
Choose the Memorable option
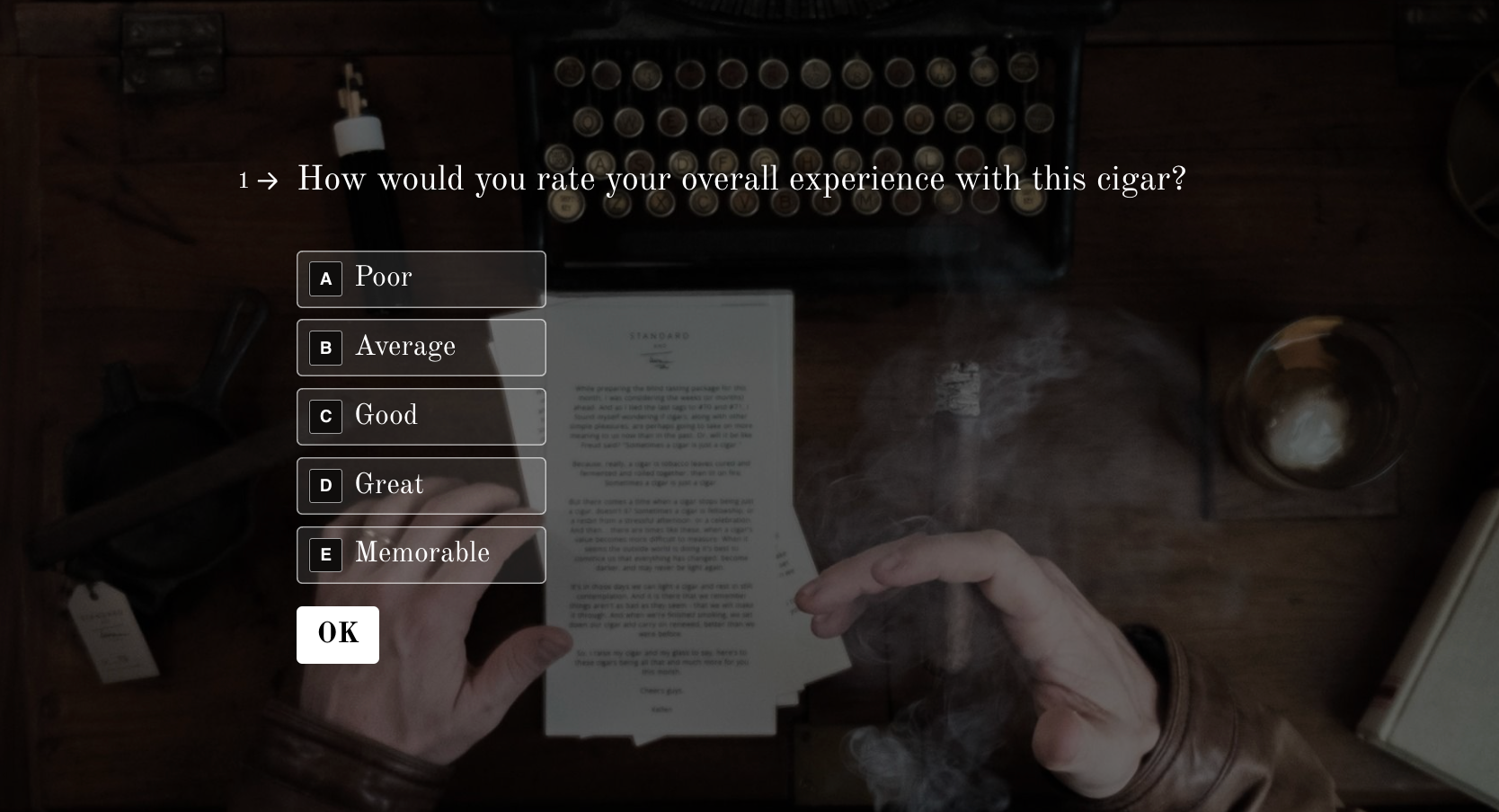pyautogui.click(x=421, y=555)
